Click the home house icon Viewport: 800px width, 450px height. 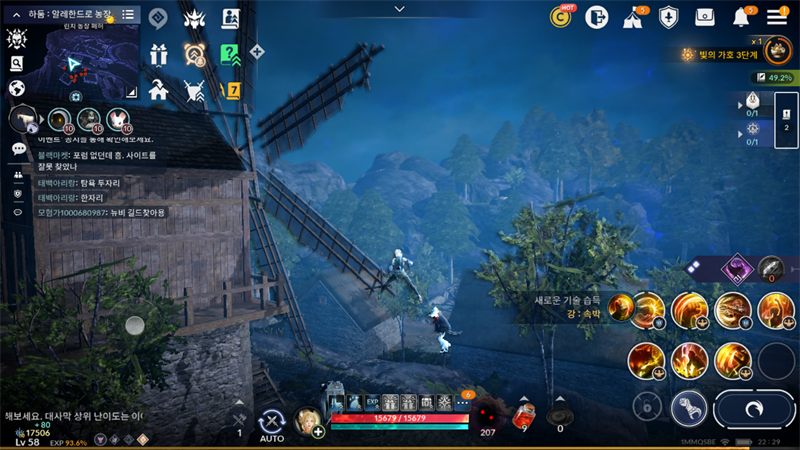tap(158, 91)
